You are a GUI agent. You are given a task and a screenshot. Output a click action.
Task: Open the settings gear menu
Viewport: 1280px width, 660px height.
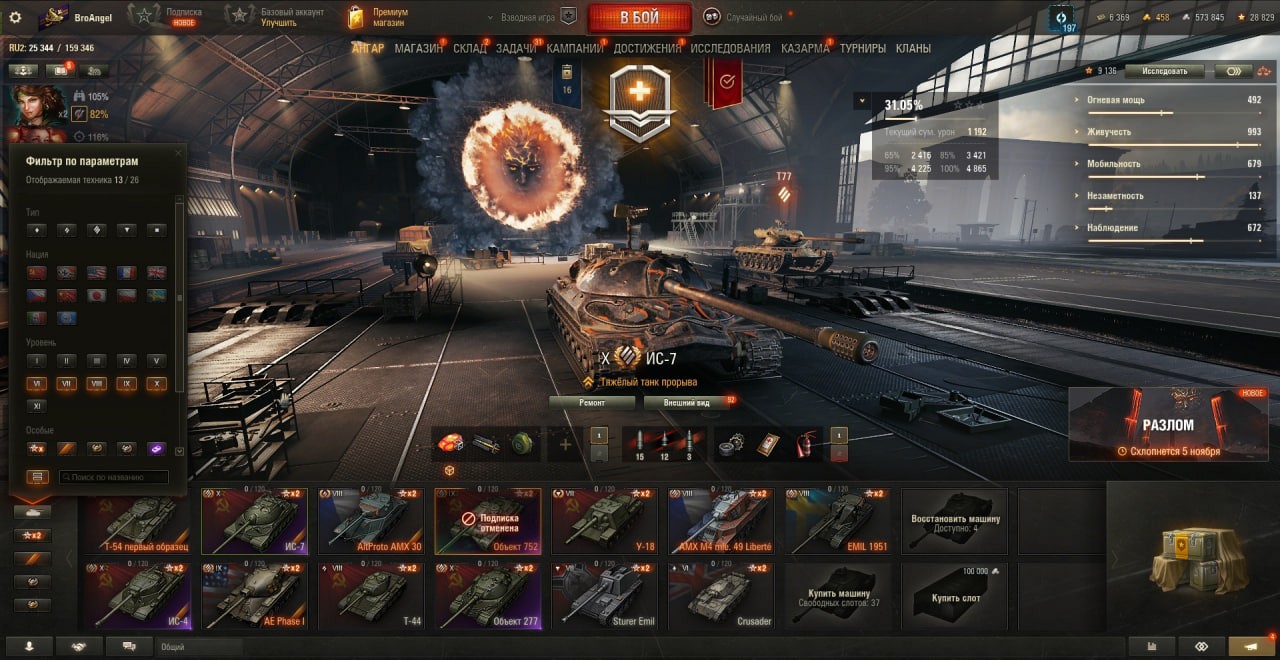coord(15,17)
